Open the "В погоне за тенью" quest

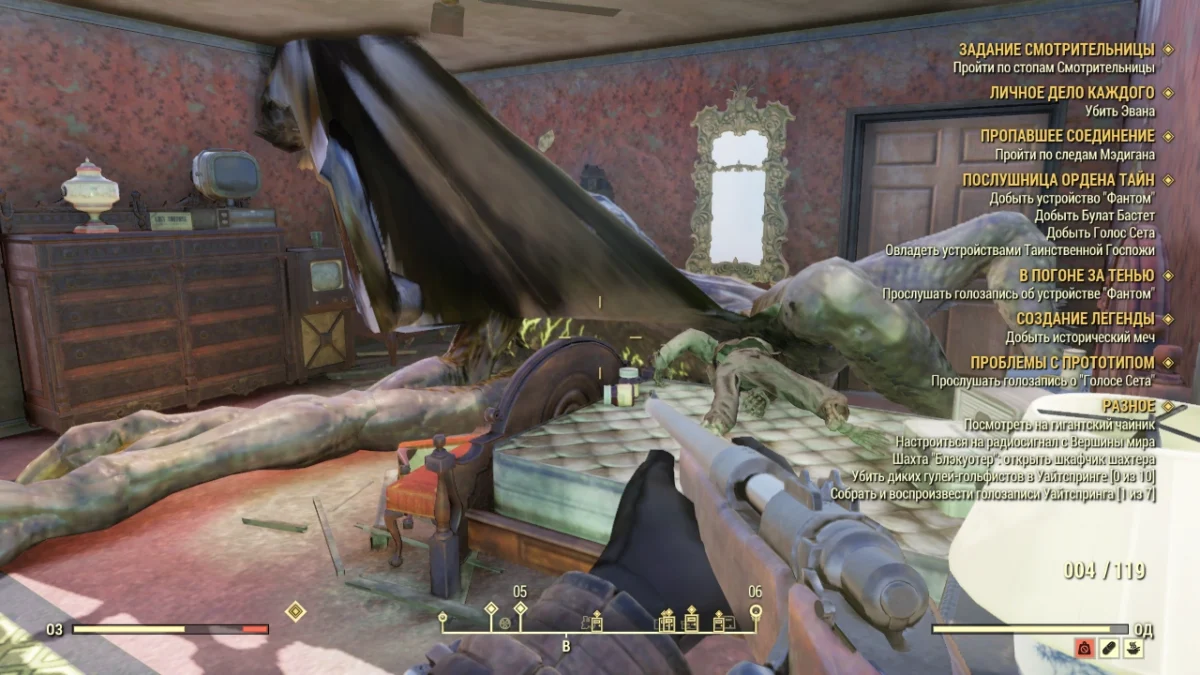pos(1086,275)
